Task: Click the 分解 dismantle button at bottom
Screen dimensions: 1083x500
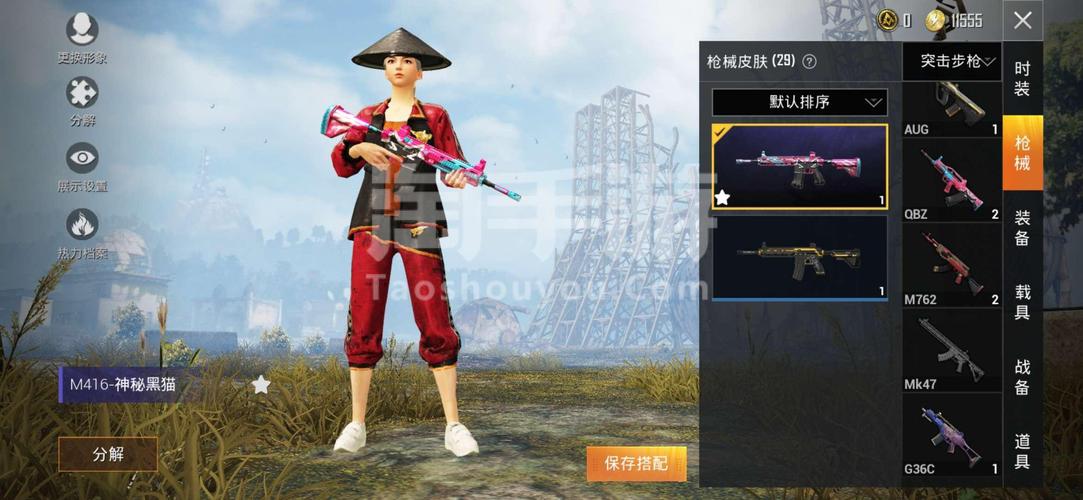Action: [108, 454]
